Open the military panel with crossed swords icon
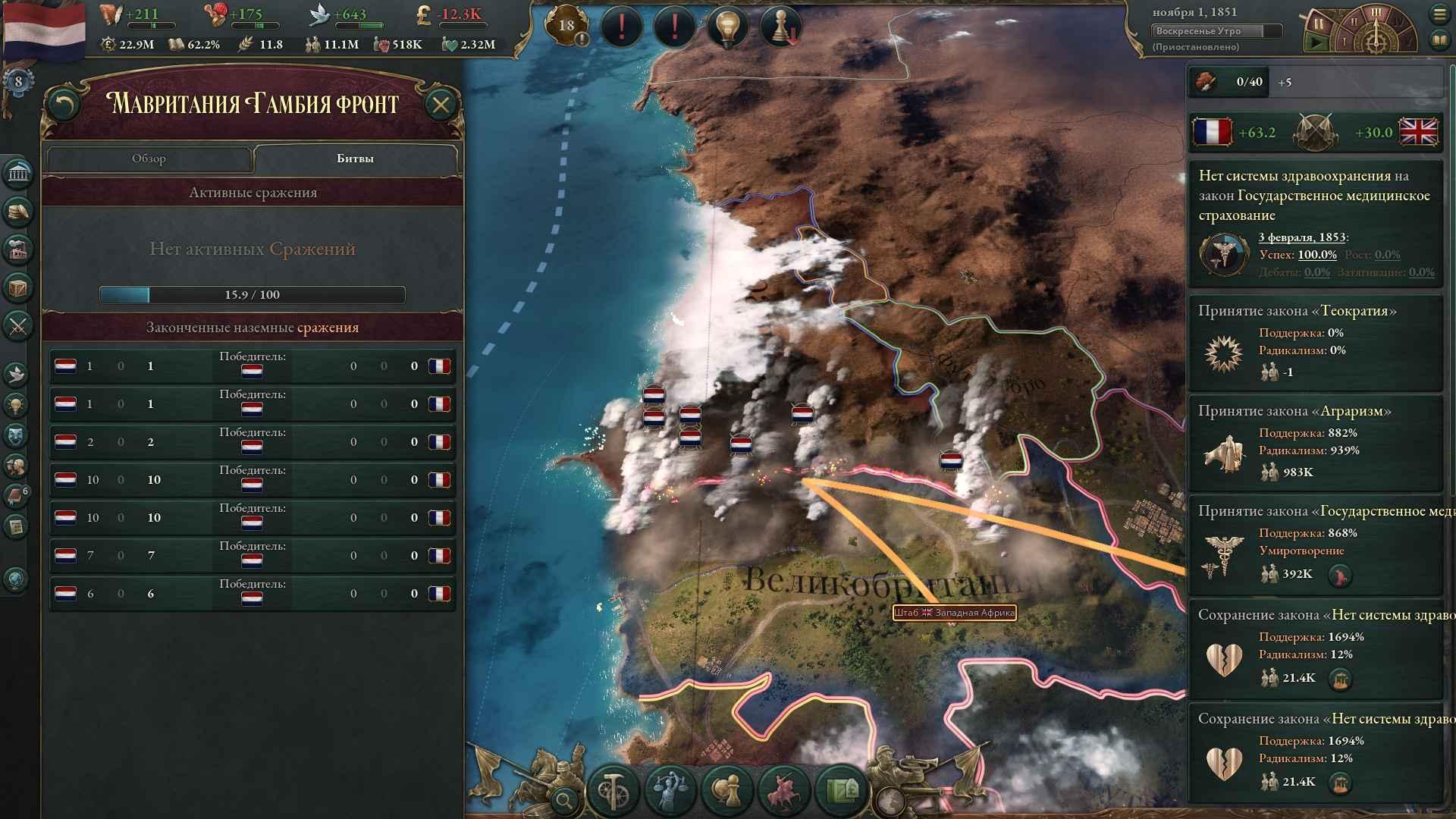 tap(18, 326)
